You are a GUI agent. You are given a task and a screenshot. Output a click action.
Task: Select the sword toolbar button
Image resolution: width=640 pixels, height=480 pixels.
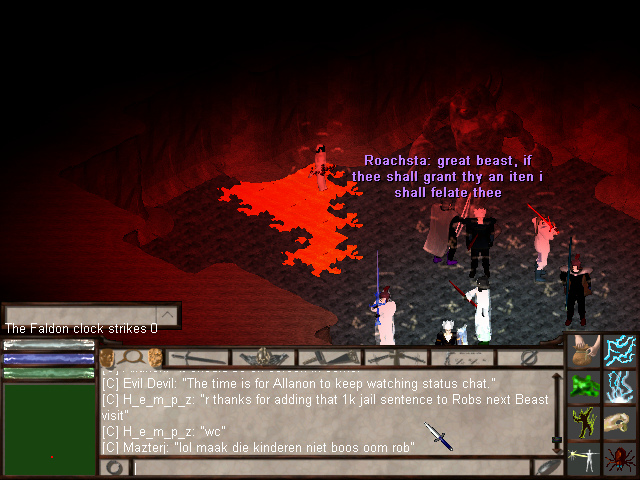point(198,357)
